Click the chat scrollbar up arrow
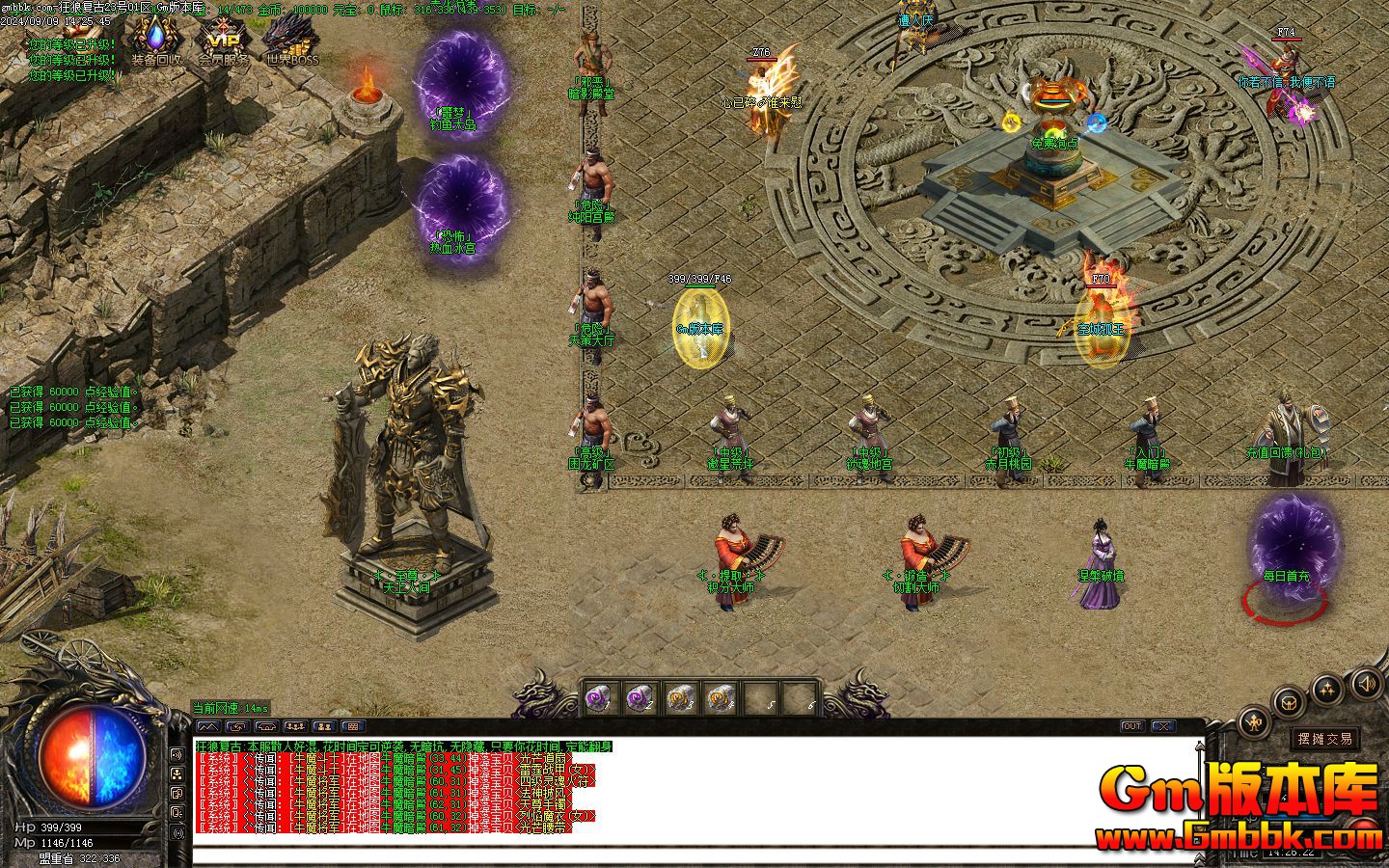 (x=1200, y=746)
